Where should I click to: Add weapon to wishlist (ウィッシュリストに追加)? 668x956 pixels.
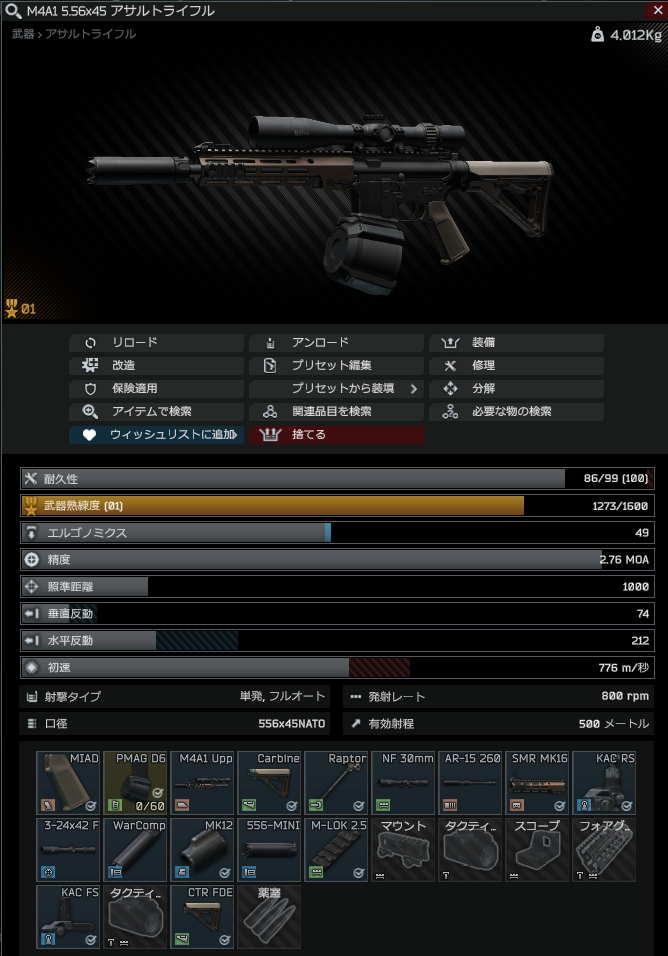156,435
